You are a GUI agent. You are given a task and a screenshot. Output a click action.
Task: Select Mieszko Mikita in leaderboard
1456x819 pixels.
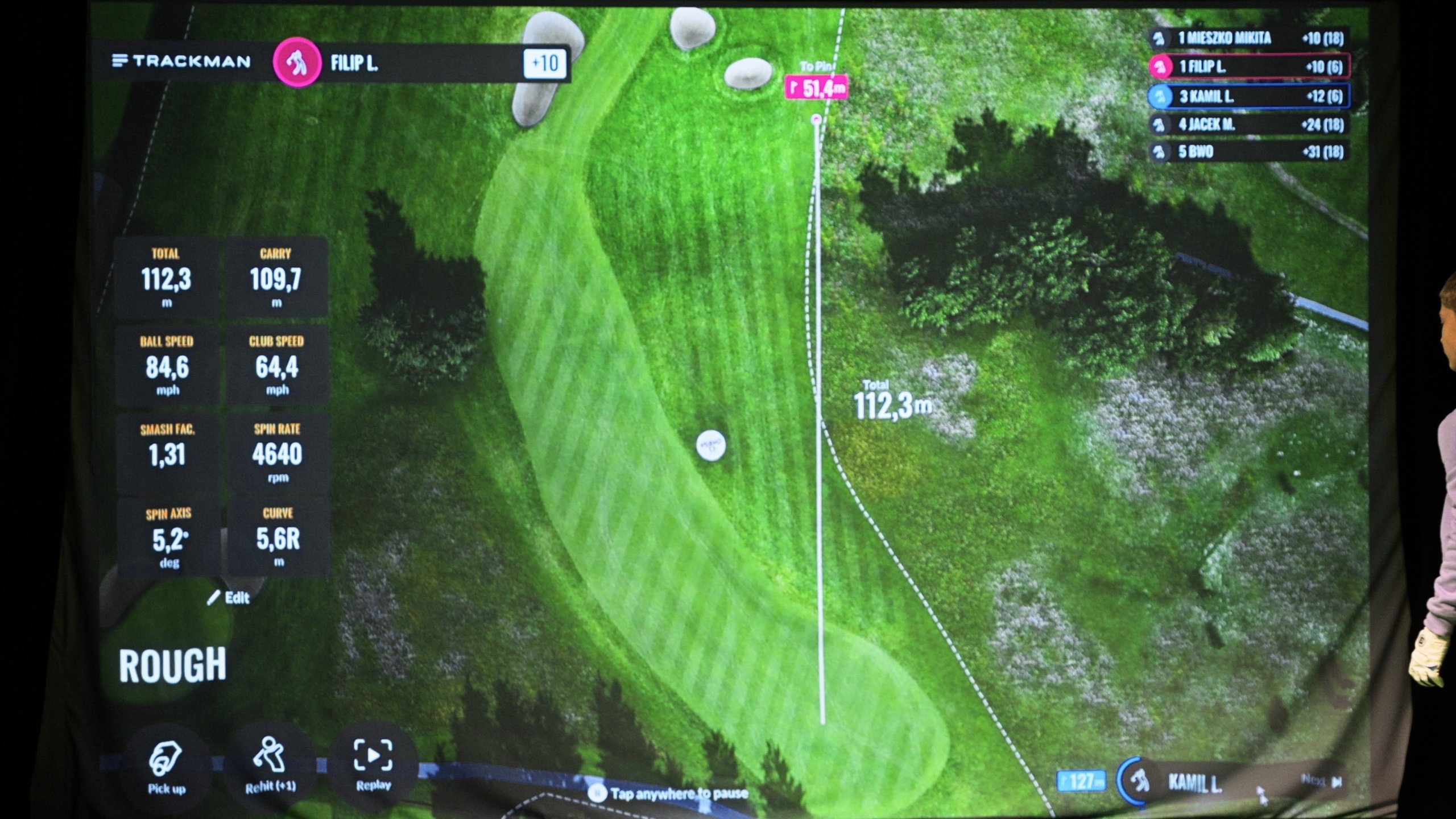tap(1249, 38)
